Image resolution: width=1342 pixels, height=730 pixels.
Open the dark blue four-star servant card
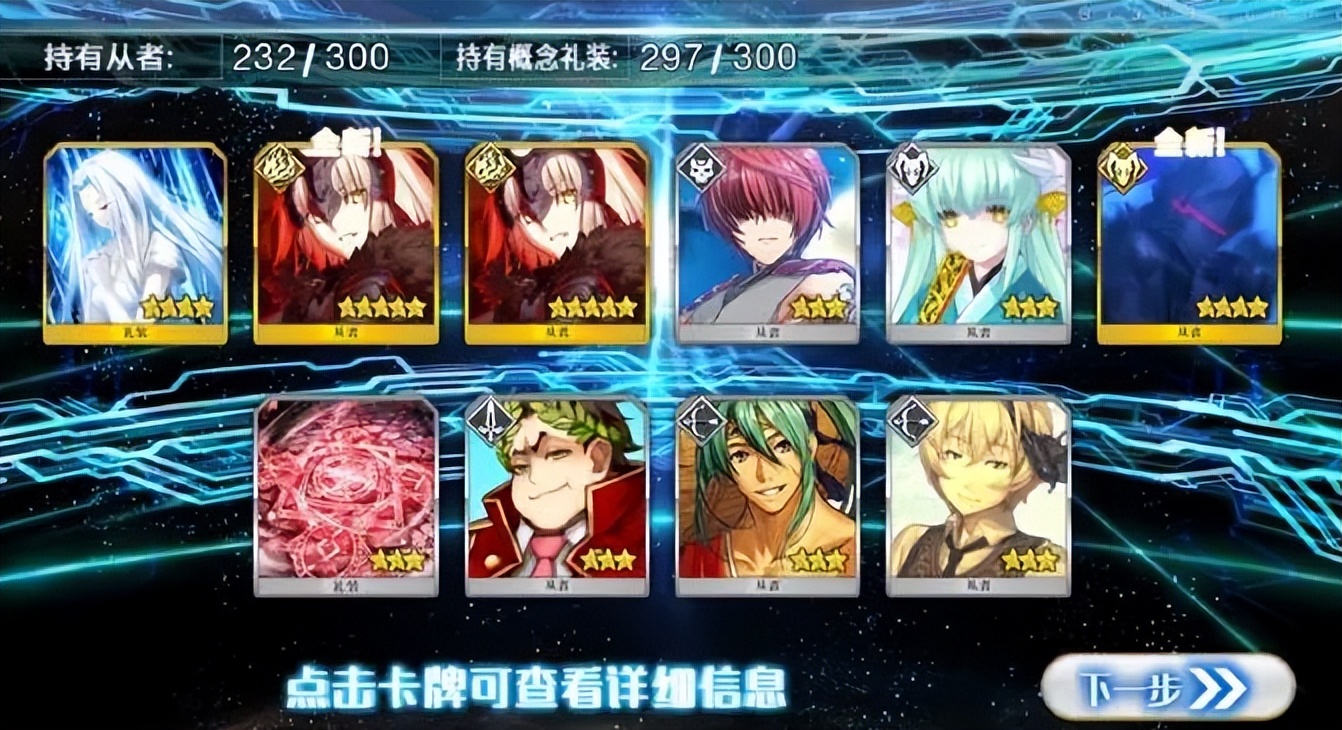pyautogui.click(x=1188, y=243)
